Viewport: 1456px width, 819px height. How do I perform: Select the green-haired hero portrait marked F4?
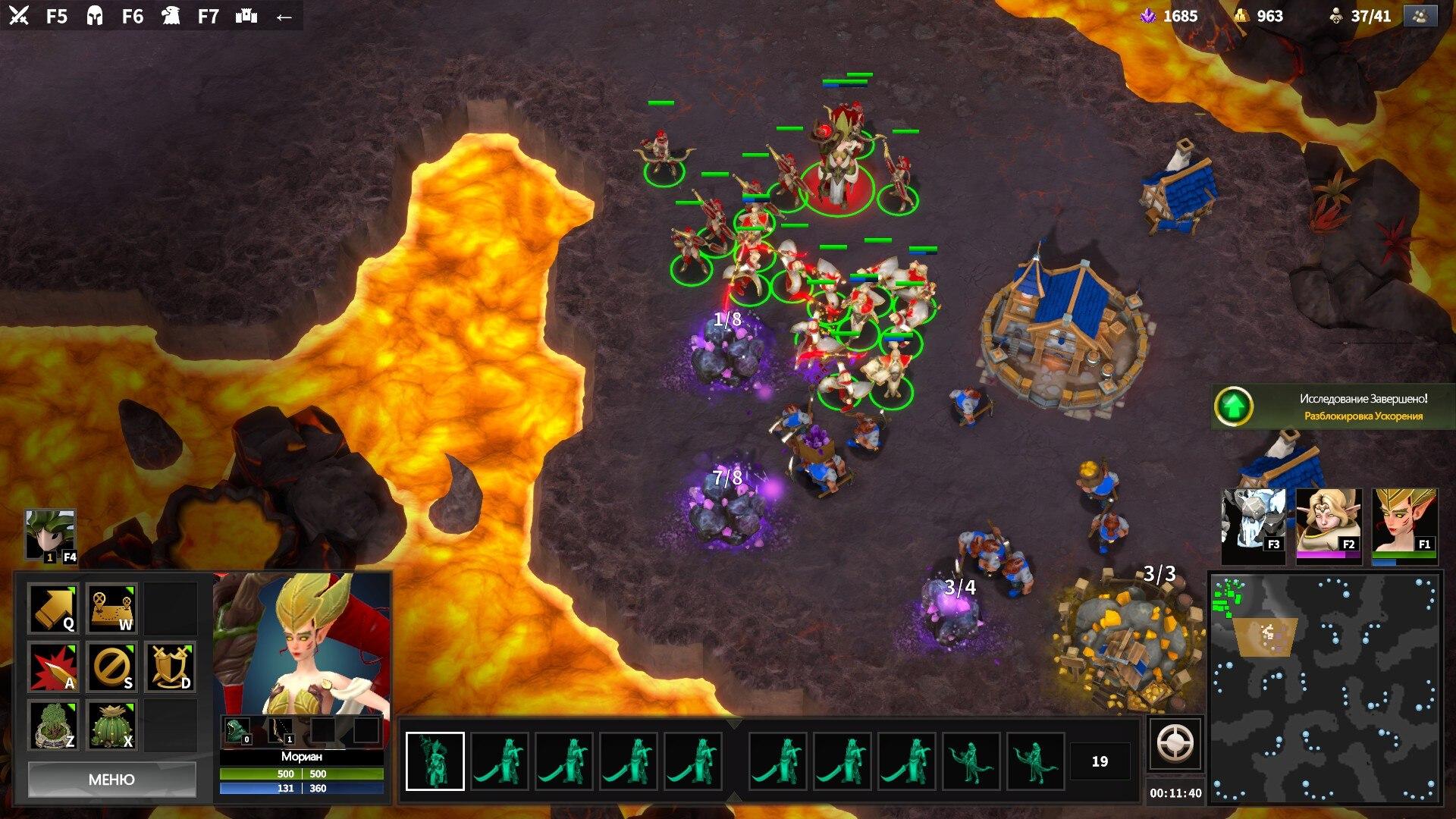click(x=50, y=535)
